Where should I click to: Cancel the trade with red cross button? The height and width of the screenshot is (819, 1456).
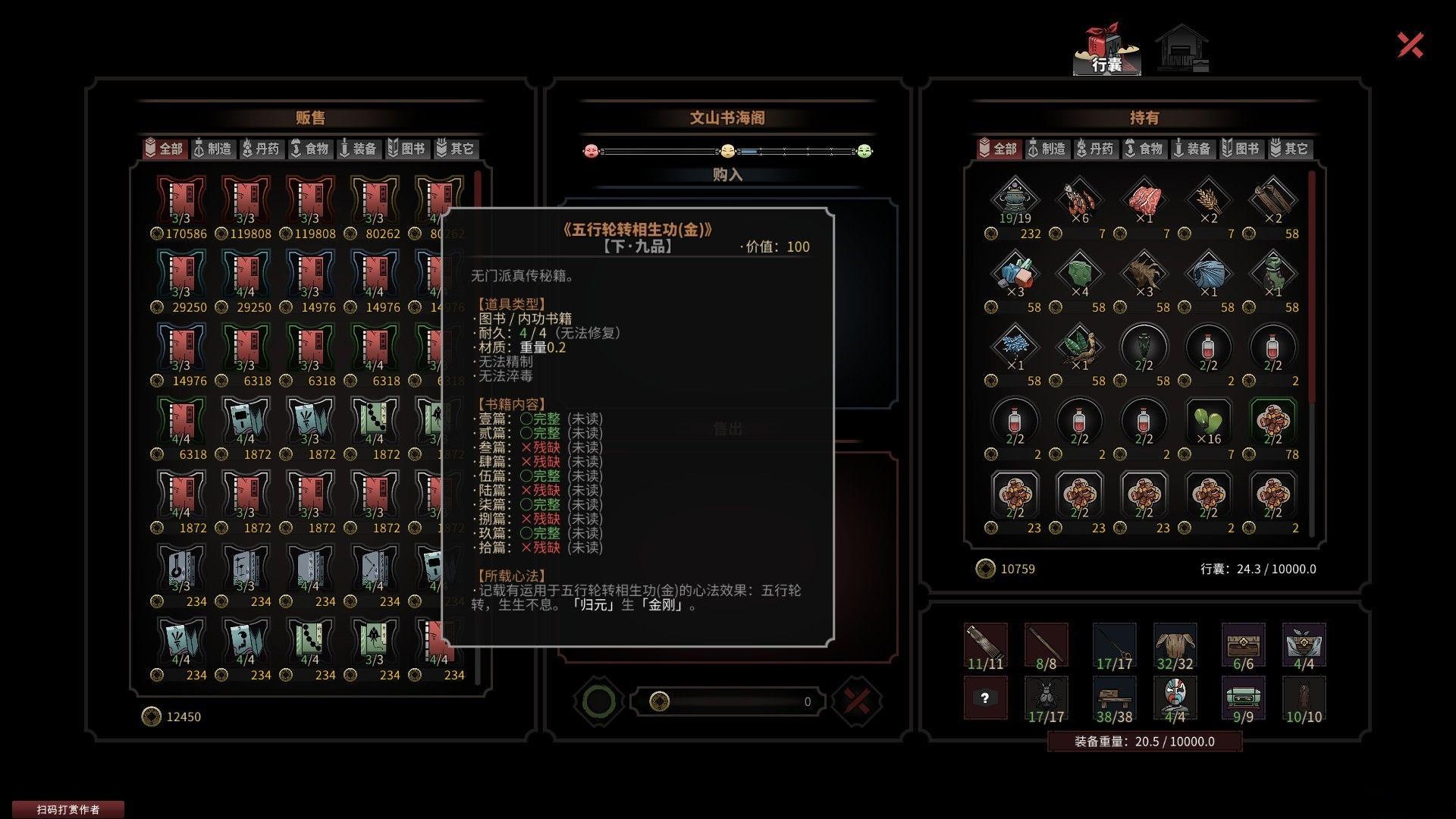(x=857, y=701)
